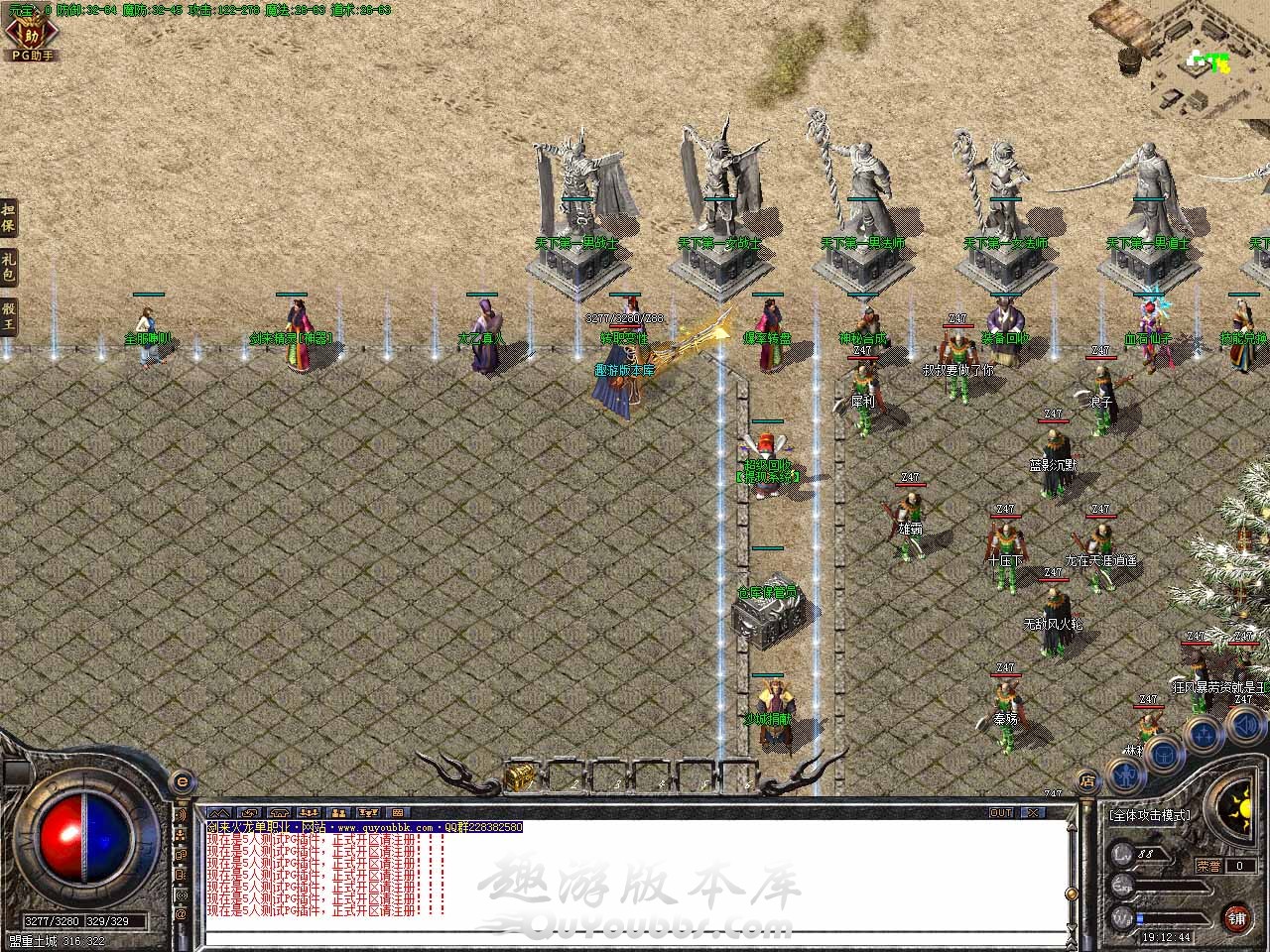The image size is (1270, 952).
Task: Open the red 铺 stall button
Action: click(1236, 917)
